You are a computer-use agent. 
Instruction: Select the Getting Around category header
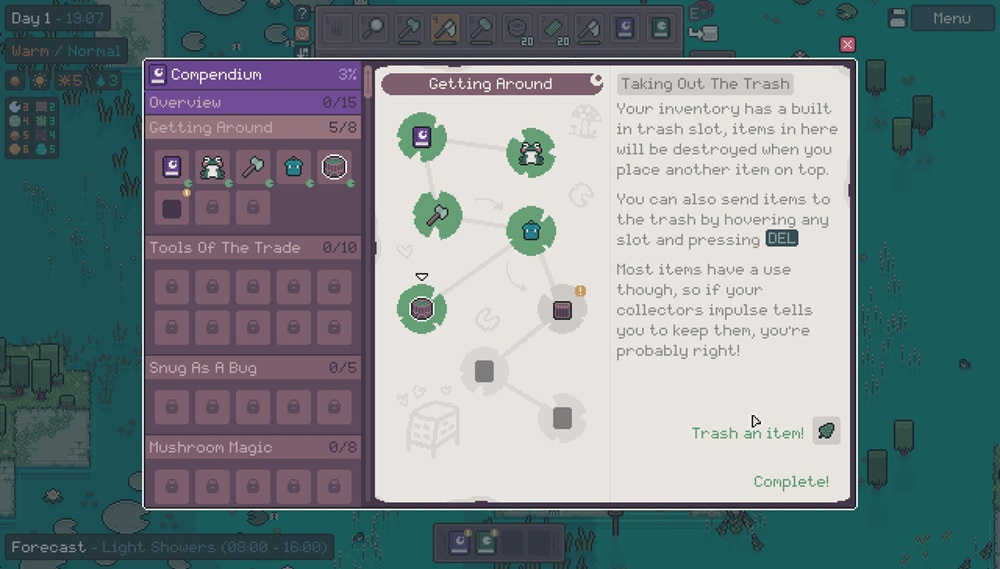(254, 127)
